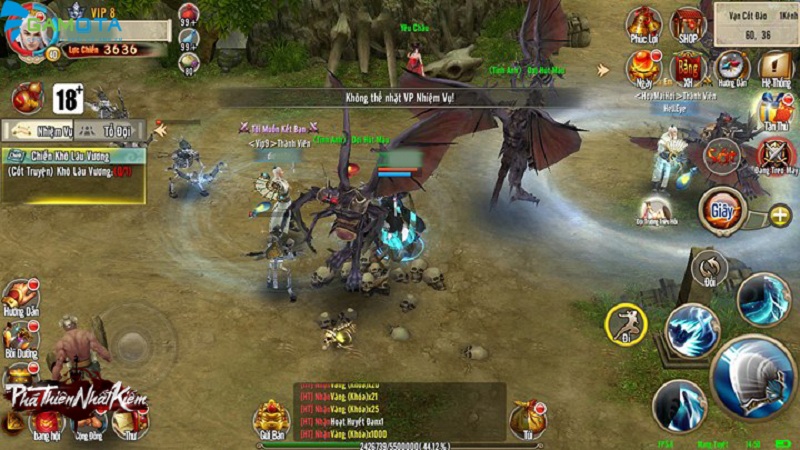This screenshot has width=800, height=450.
Task: Open the Phúc Lợi rewards menu
Action: [x=643, y=24]
